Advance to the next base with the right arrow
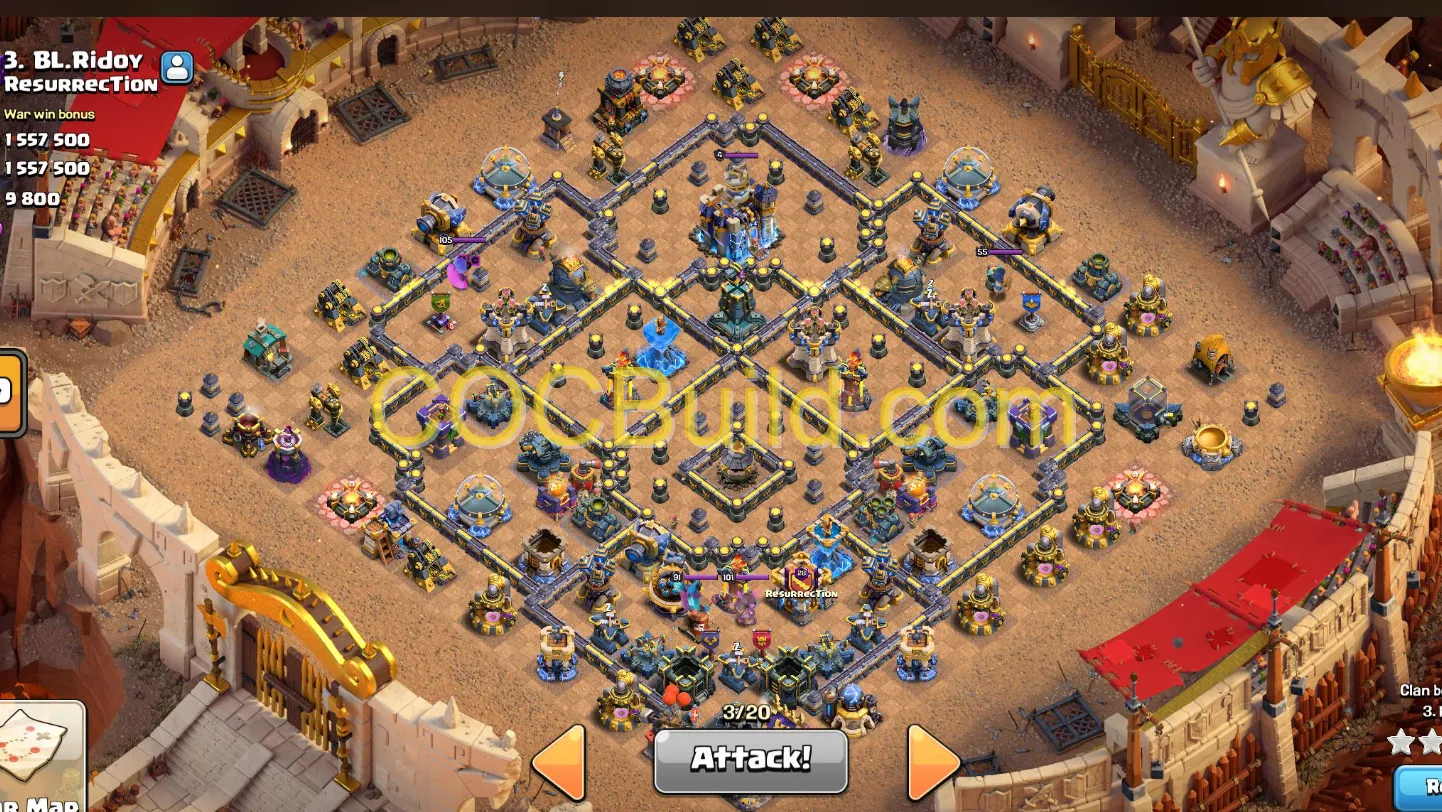Image resolution: width=1442 pixels, height=812 pixels. point(932,762)
